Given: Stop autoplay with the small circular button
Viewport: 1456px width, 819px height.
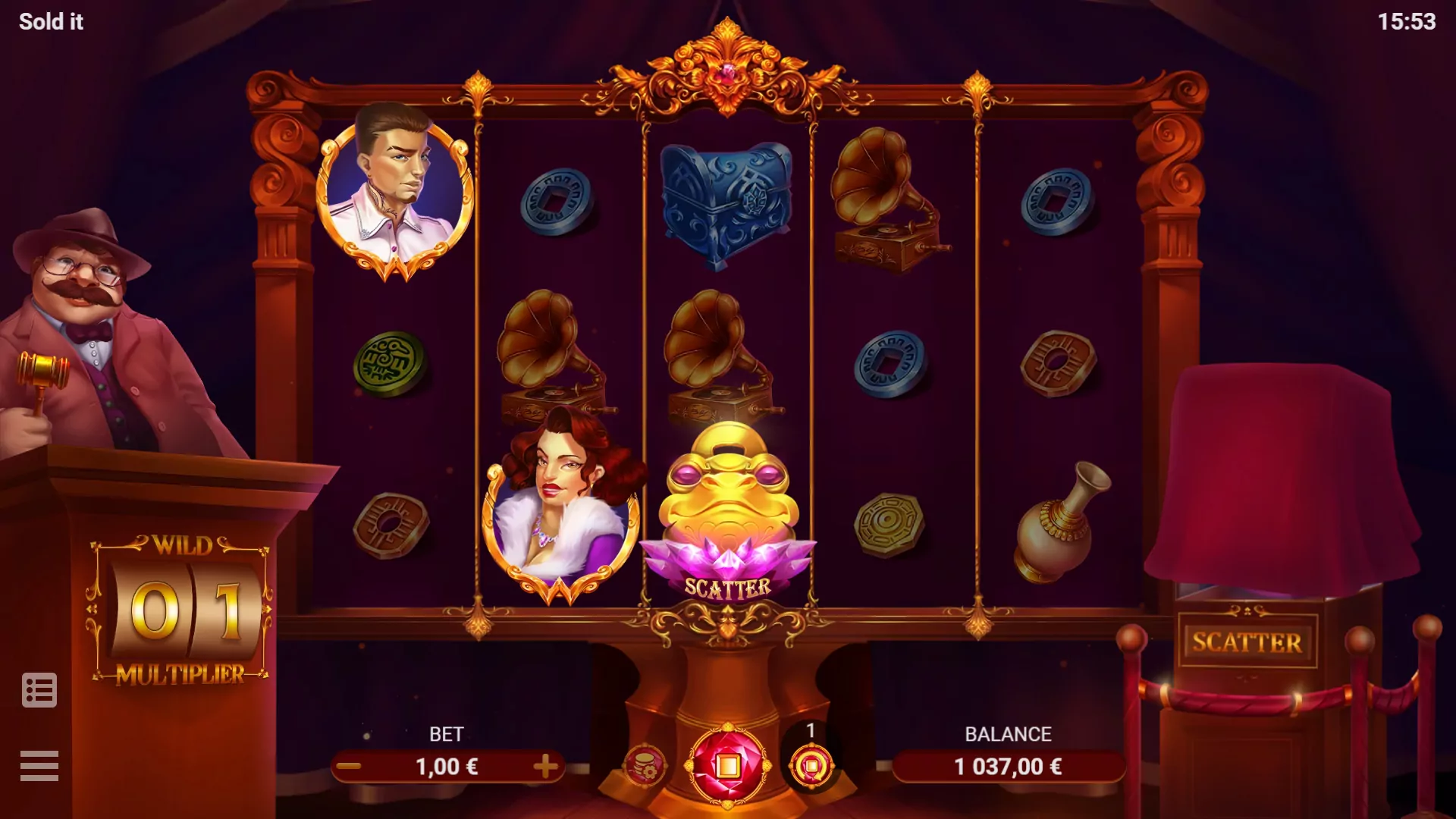Looking at the screenshot, I should (x=811, y=766).
